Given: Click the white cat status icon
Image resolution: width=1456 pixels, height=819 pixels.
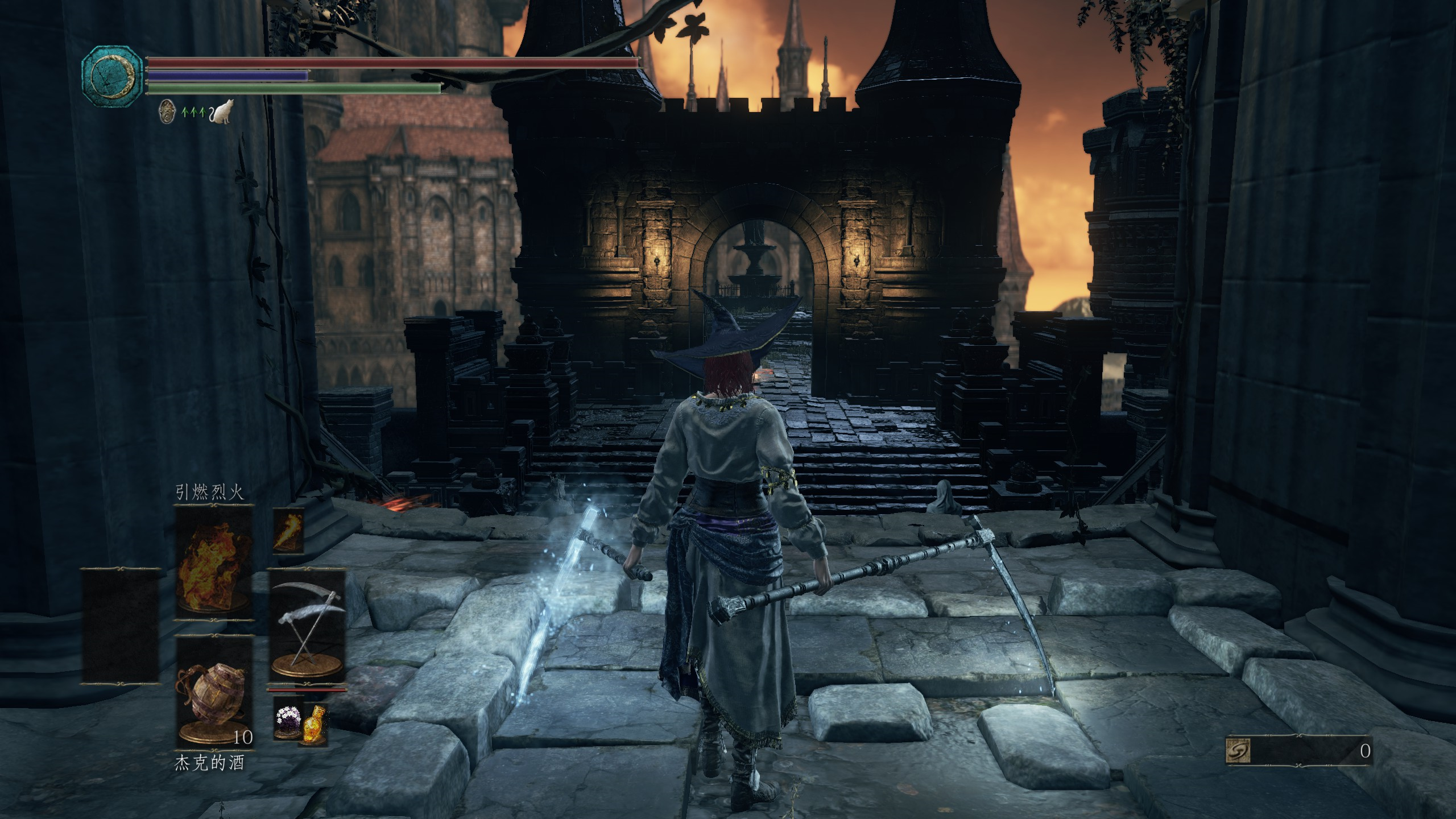Looking at the screenshot, I should point(222,111).
